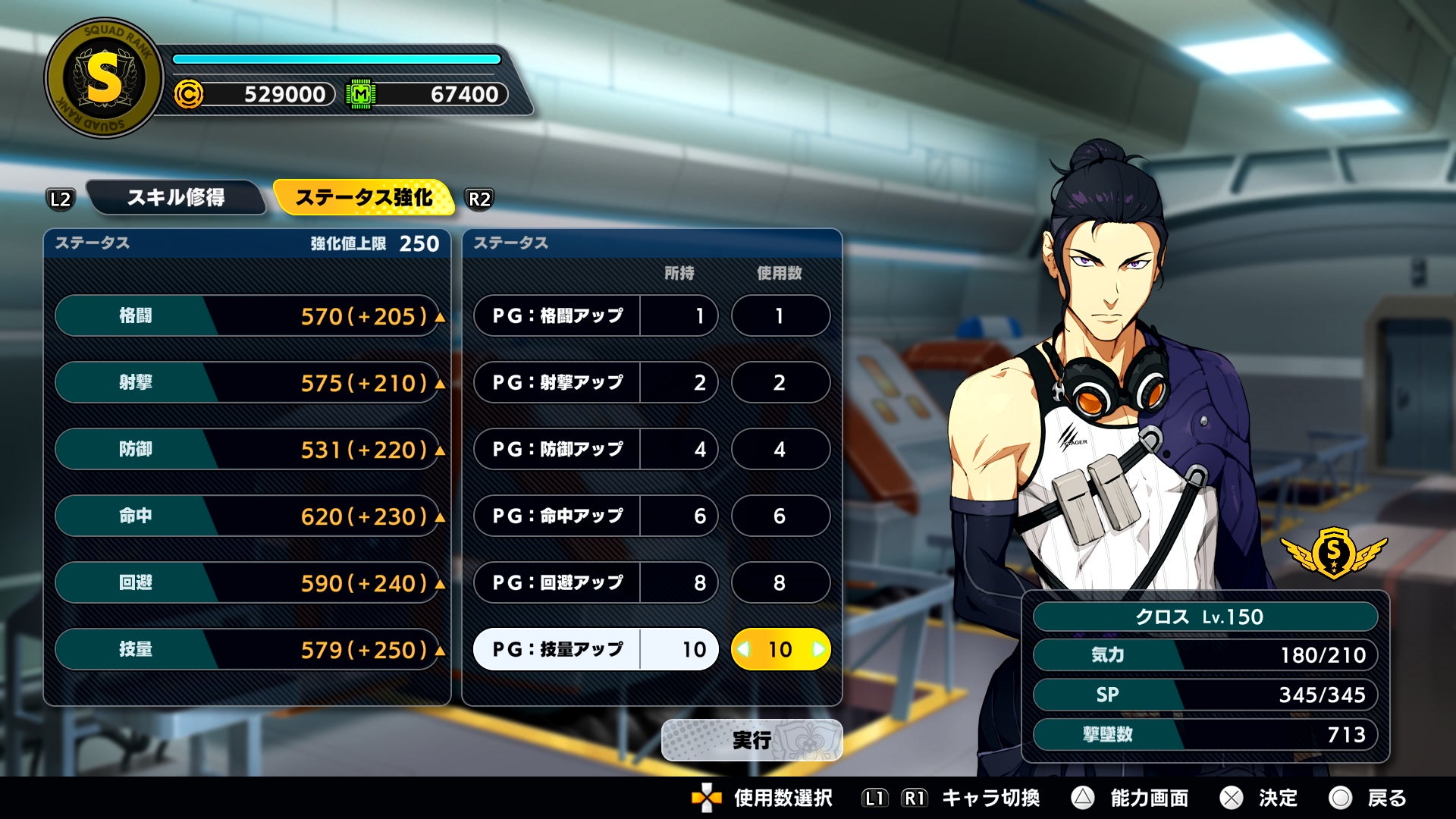This screenshot has width=1456, height=819.
Task: Select the ステータス強化 tab
Action: coord(363,198)
